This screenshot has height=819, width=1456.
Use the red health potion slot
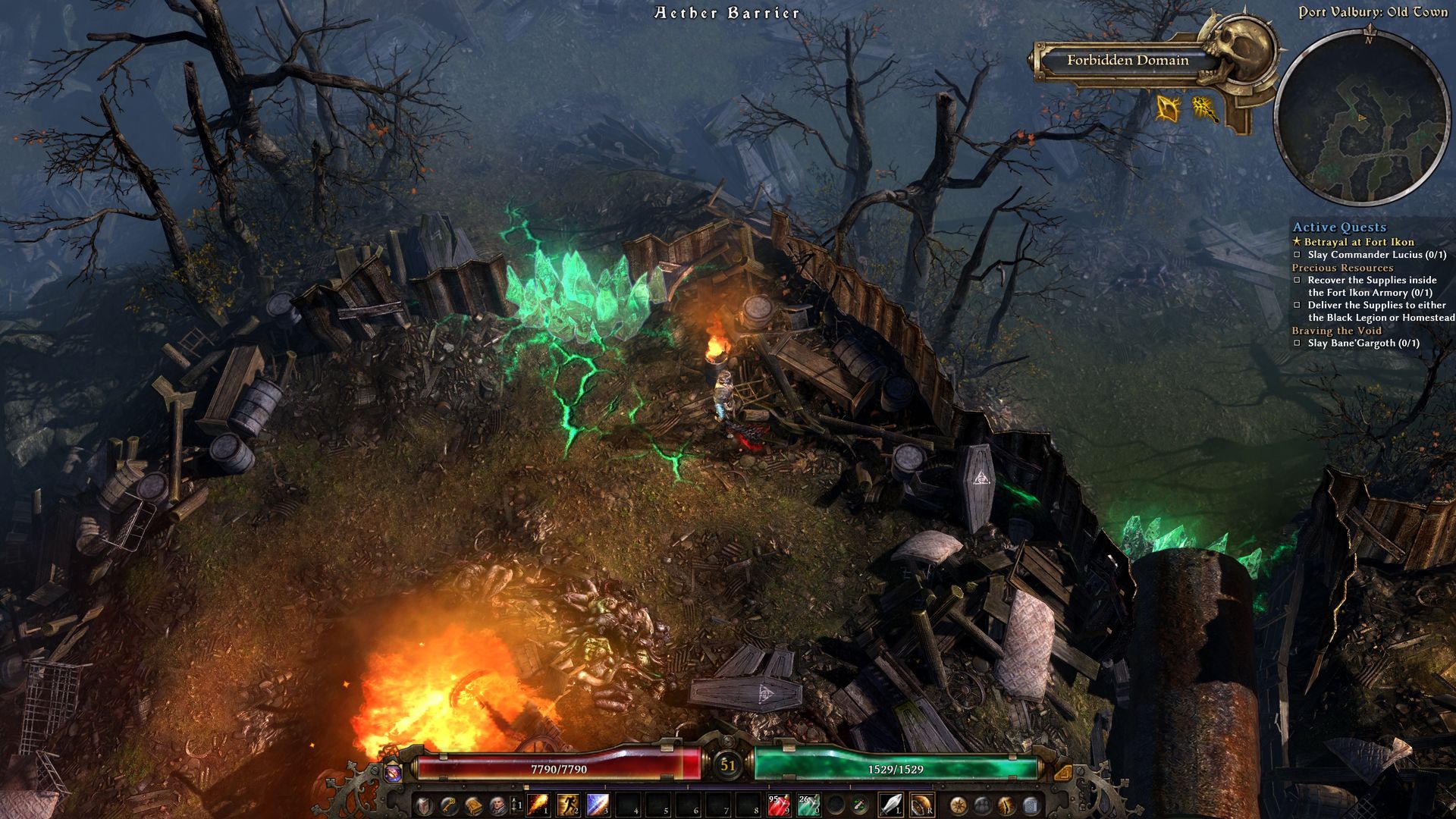(778, 805)
